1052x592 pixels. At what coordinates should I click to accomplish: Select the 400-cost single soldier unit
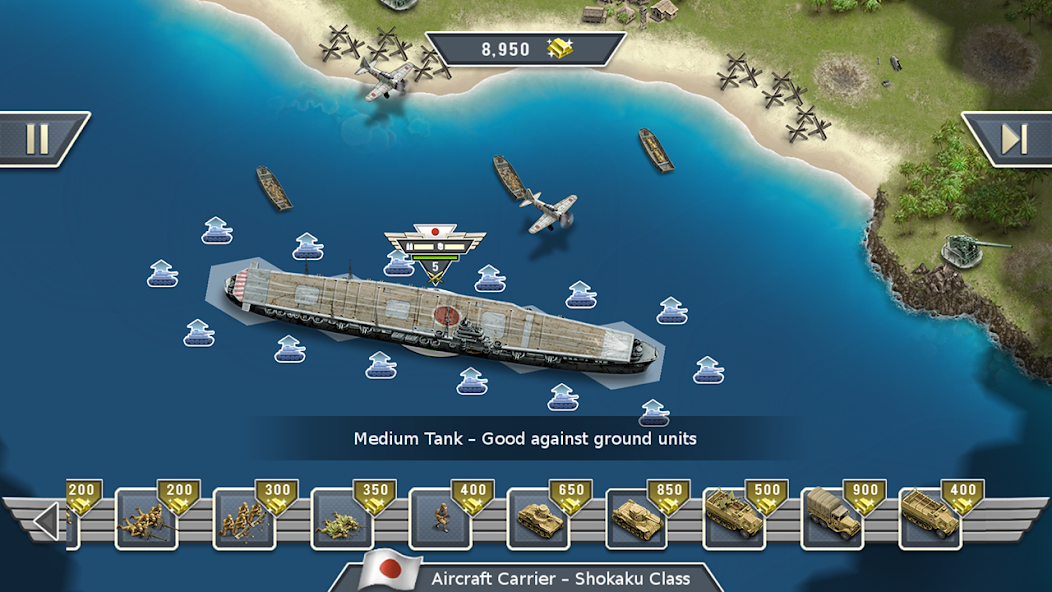[441, 518]
